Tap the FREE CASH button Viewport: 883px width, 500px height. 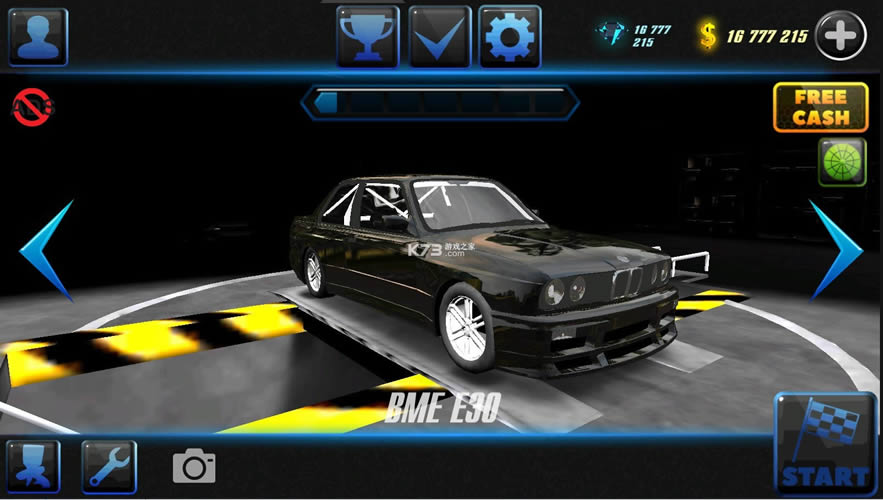pyautogui.click(x=820, y=107)
